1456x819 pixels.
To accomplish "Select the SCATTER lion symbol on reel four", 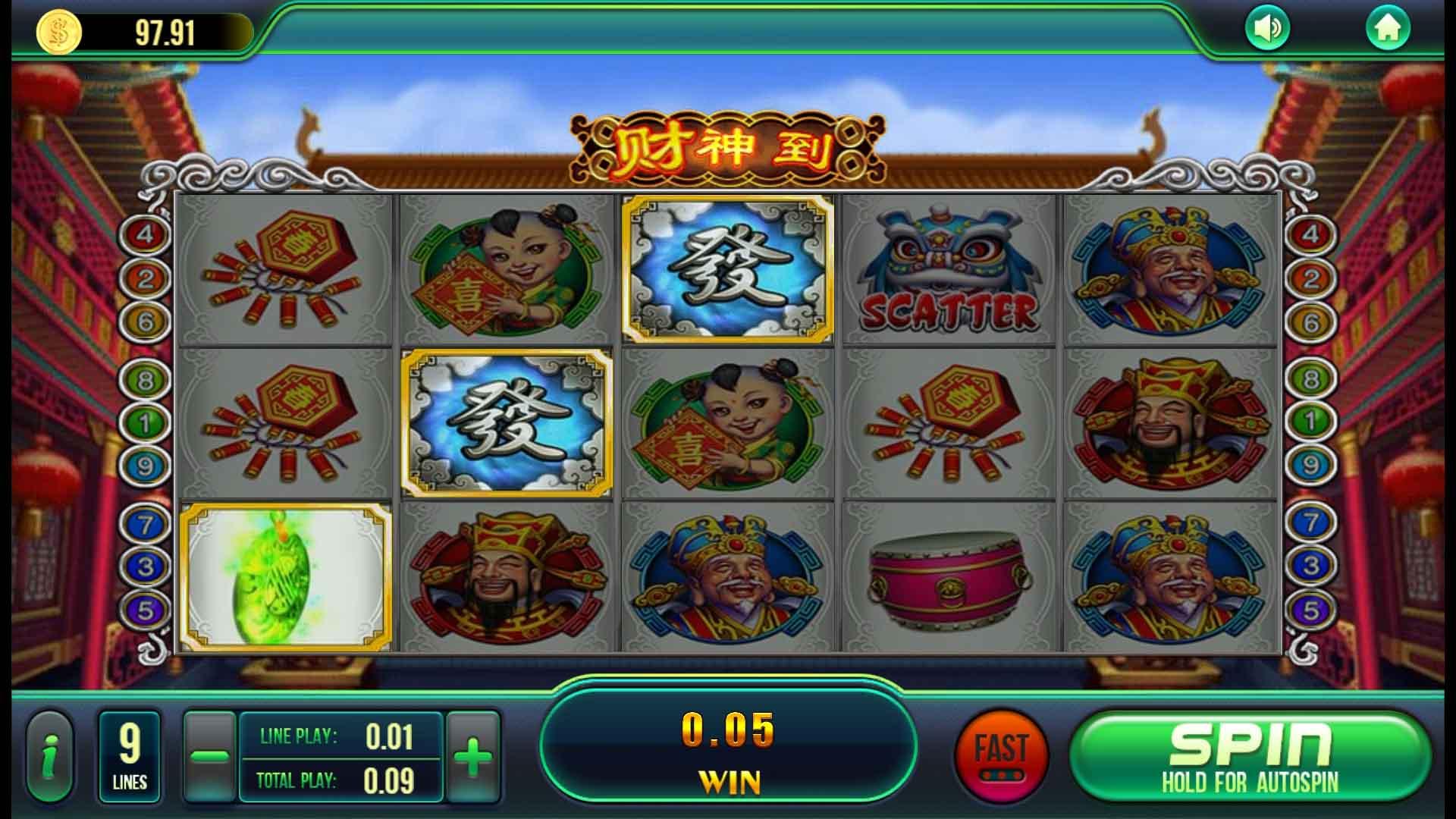I will 949,269.
